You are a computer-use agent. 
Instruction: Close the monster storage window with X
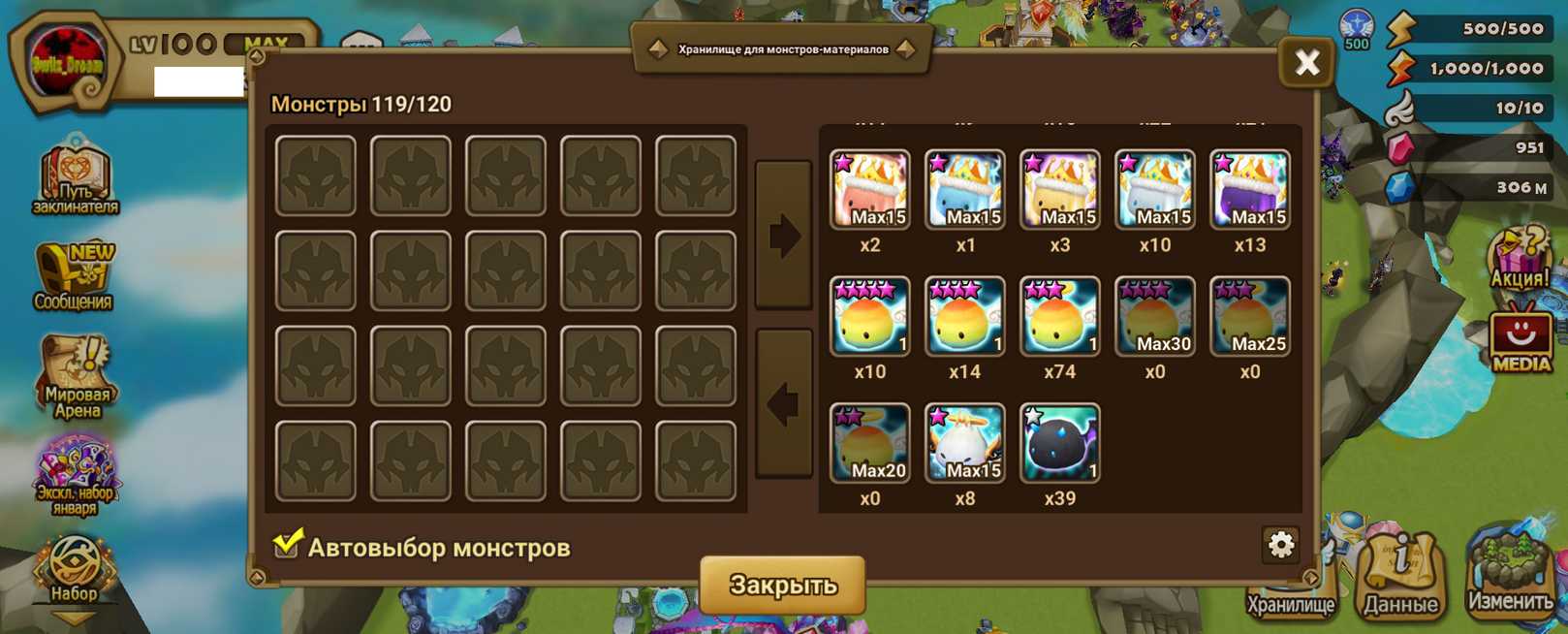tap(1306, 64)
